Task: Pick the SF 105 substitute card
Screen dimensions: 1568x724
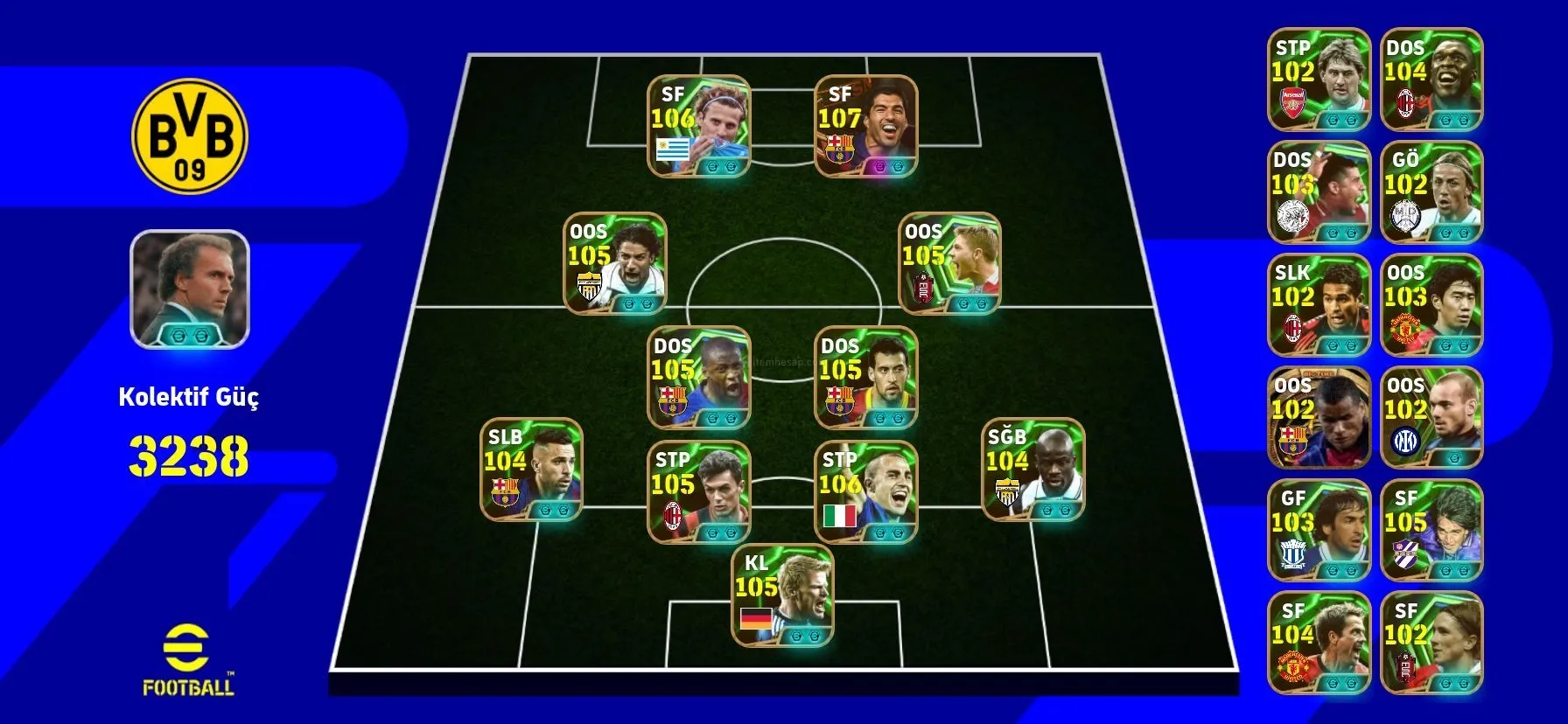Action: point(1431,531)
